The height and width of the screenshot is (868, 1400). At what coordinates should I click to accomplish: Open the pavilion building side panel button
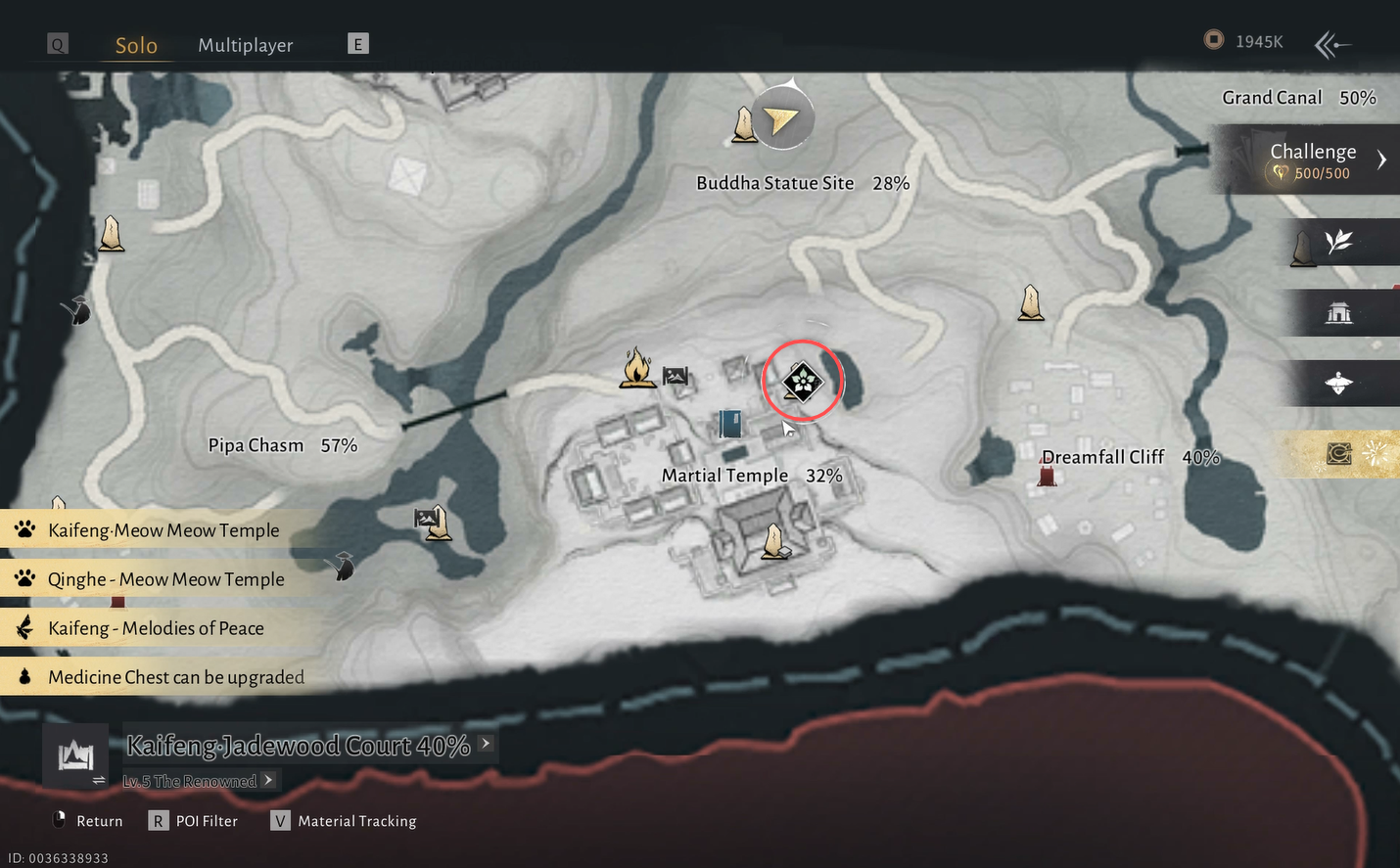click(x=1338, y=313)
